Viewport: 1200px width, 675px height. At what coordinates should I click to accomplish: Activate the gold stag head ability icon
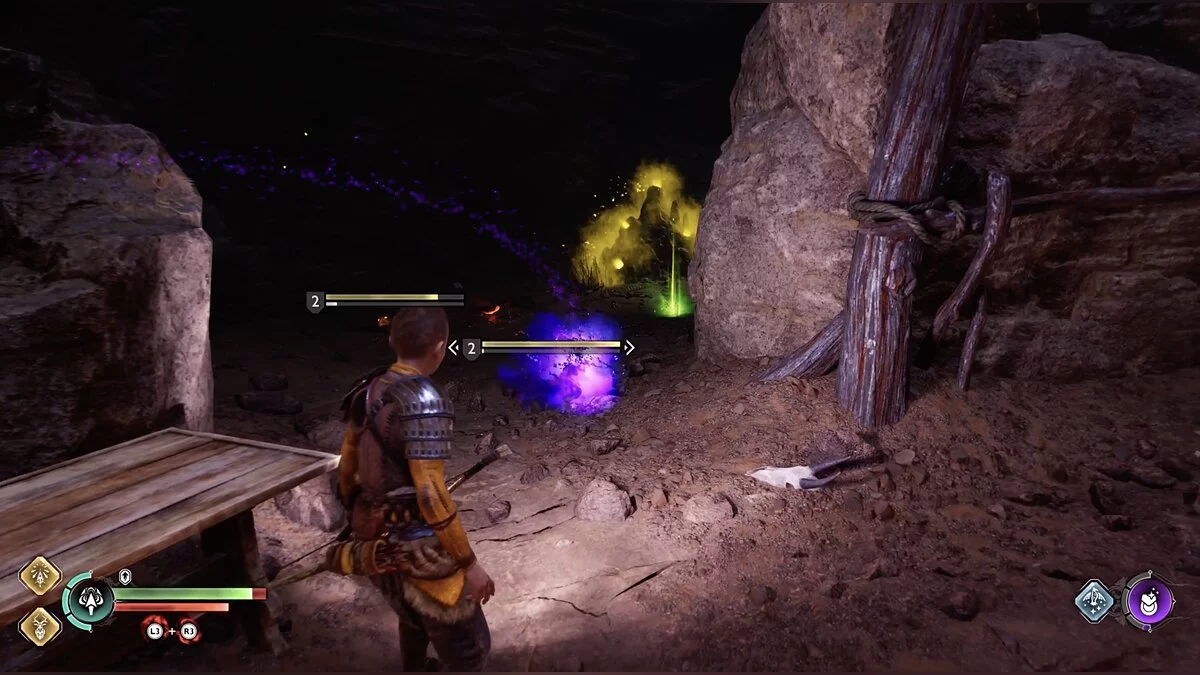click(40, 626)
